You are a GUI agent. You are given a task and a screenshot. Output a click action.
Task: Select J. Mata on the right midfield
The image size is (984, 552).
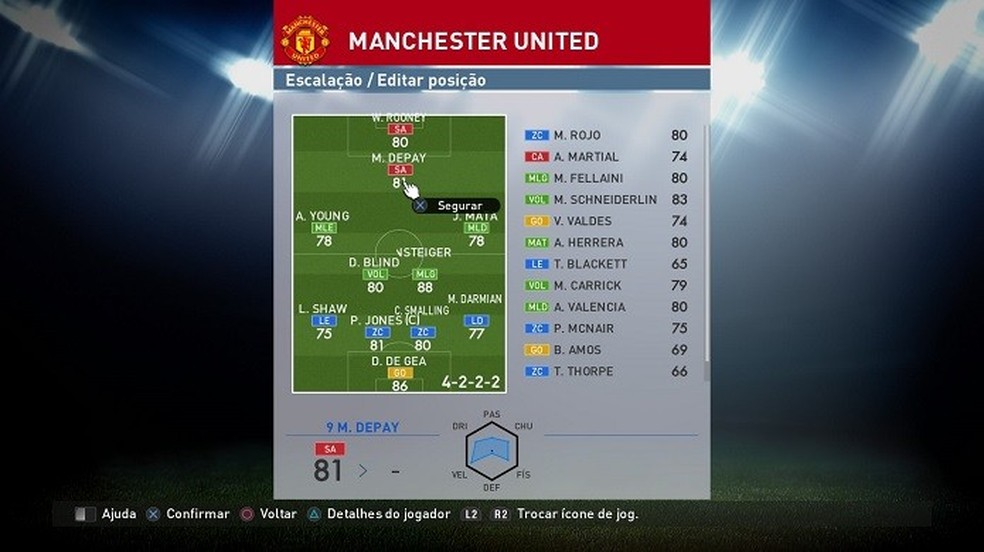click(475, 228)
